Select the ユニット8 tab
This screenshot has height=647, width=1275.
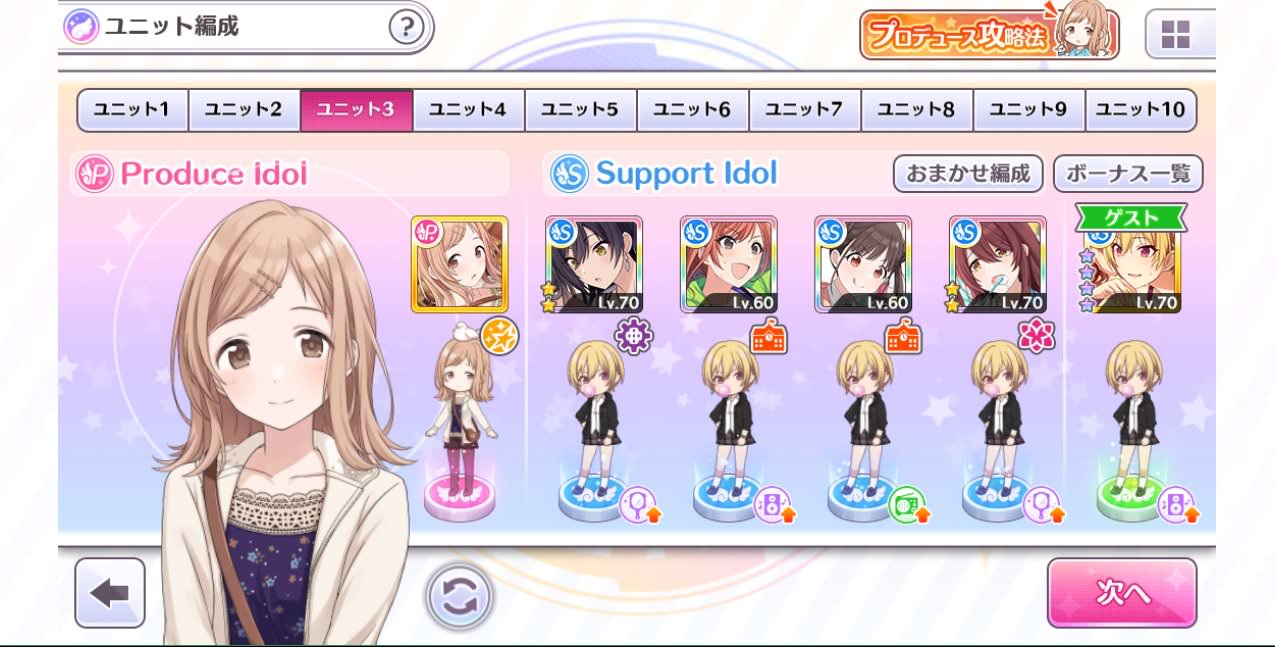[x=916, y=110]
